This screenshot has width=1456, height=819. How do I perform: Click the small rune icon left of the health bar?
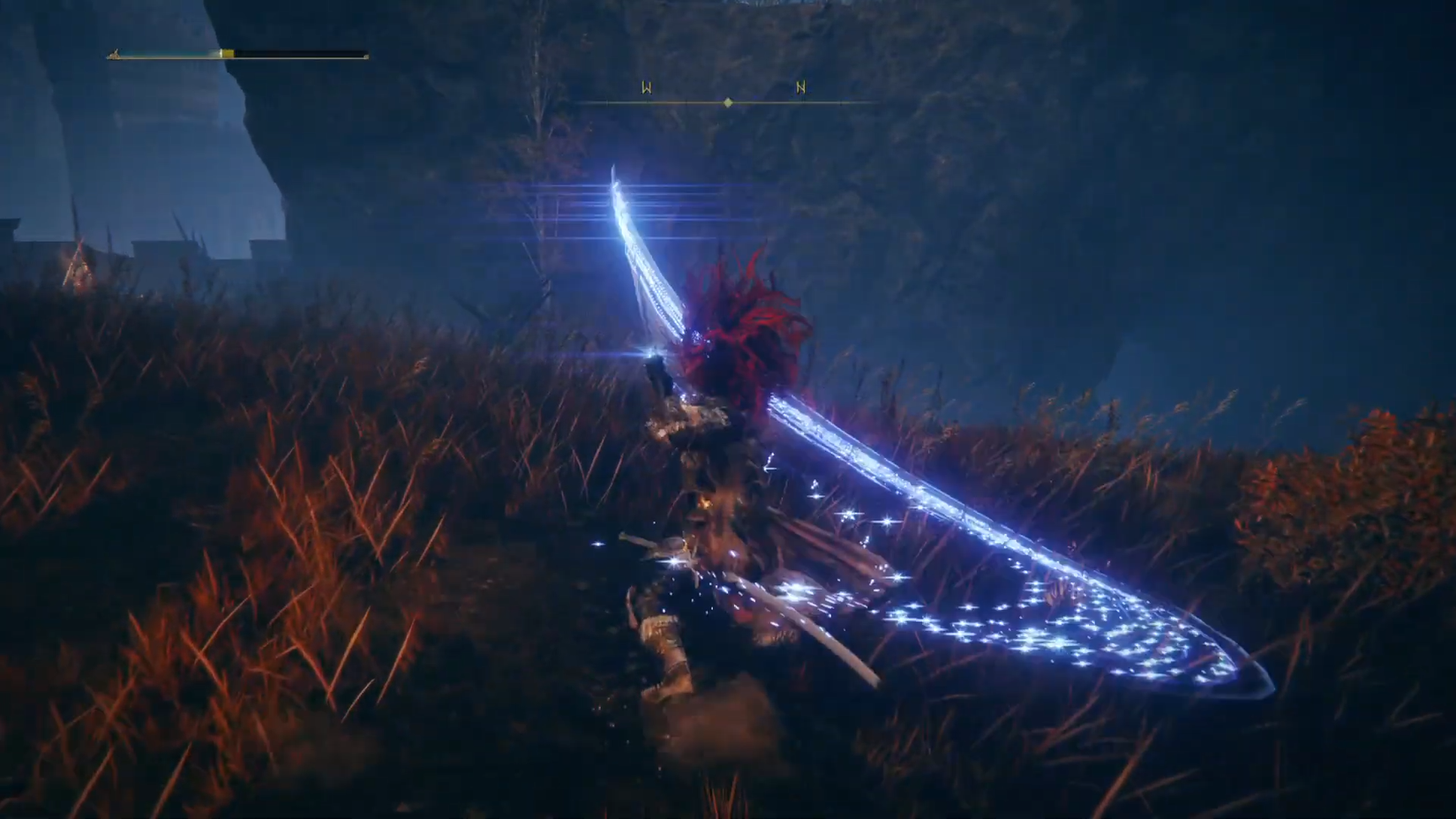114,55
